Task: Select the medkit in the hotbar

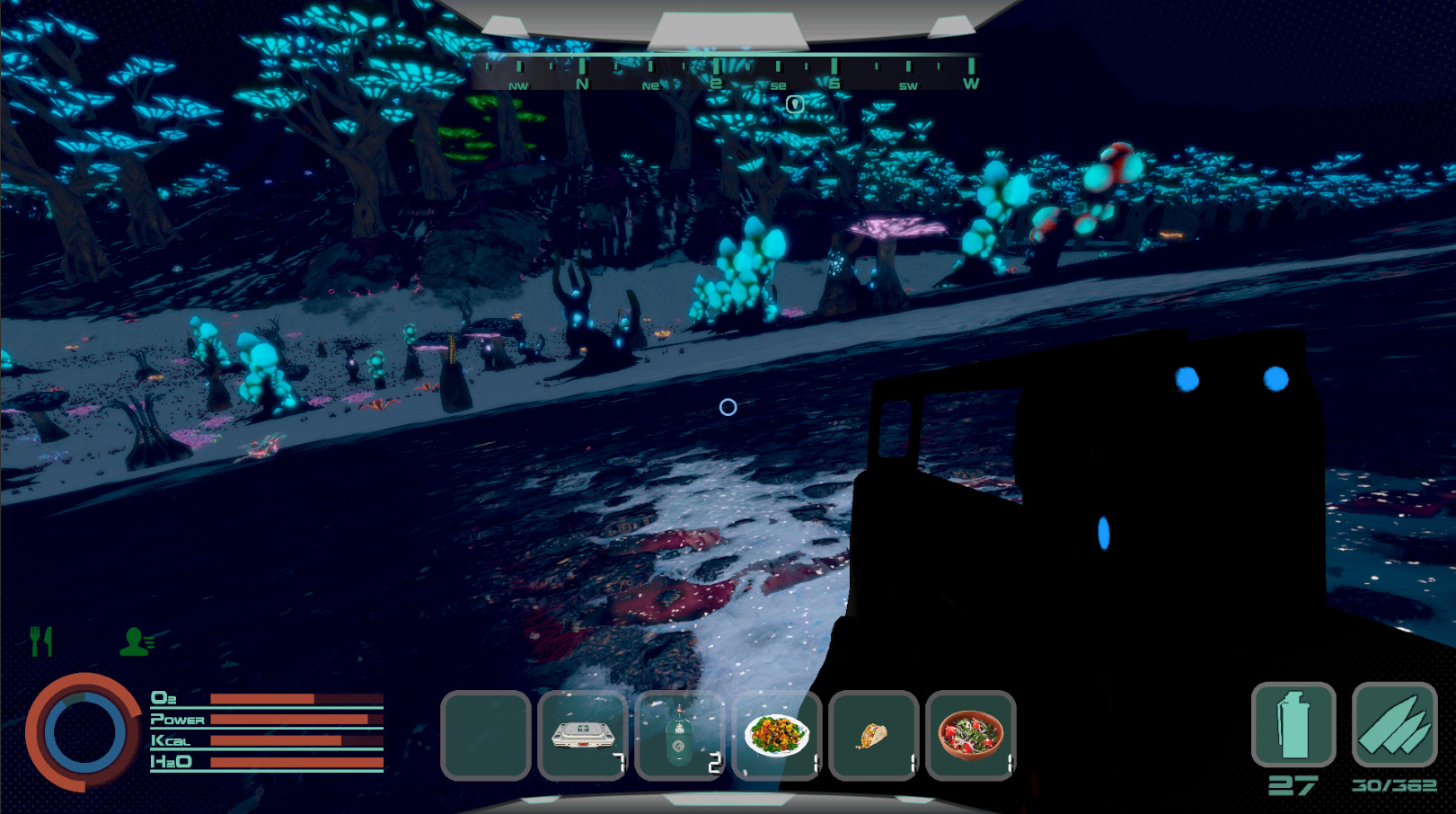Action: [581, 732]
